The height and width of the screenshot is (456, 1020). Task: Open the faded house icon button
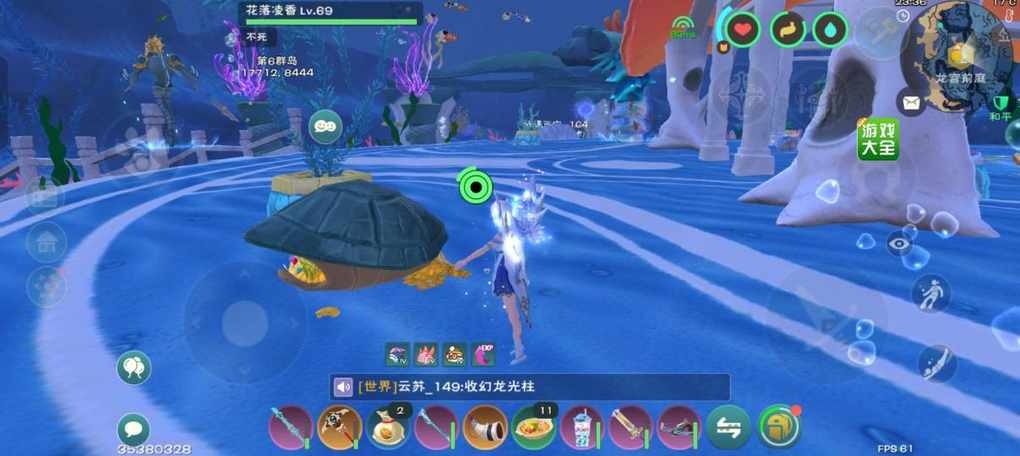[x=46, y=242]
